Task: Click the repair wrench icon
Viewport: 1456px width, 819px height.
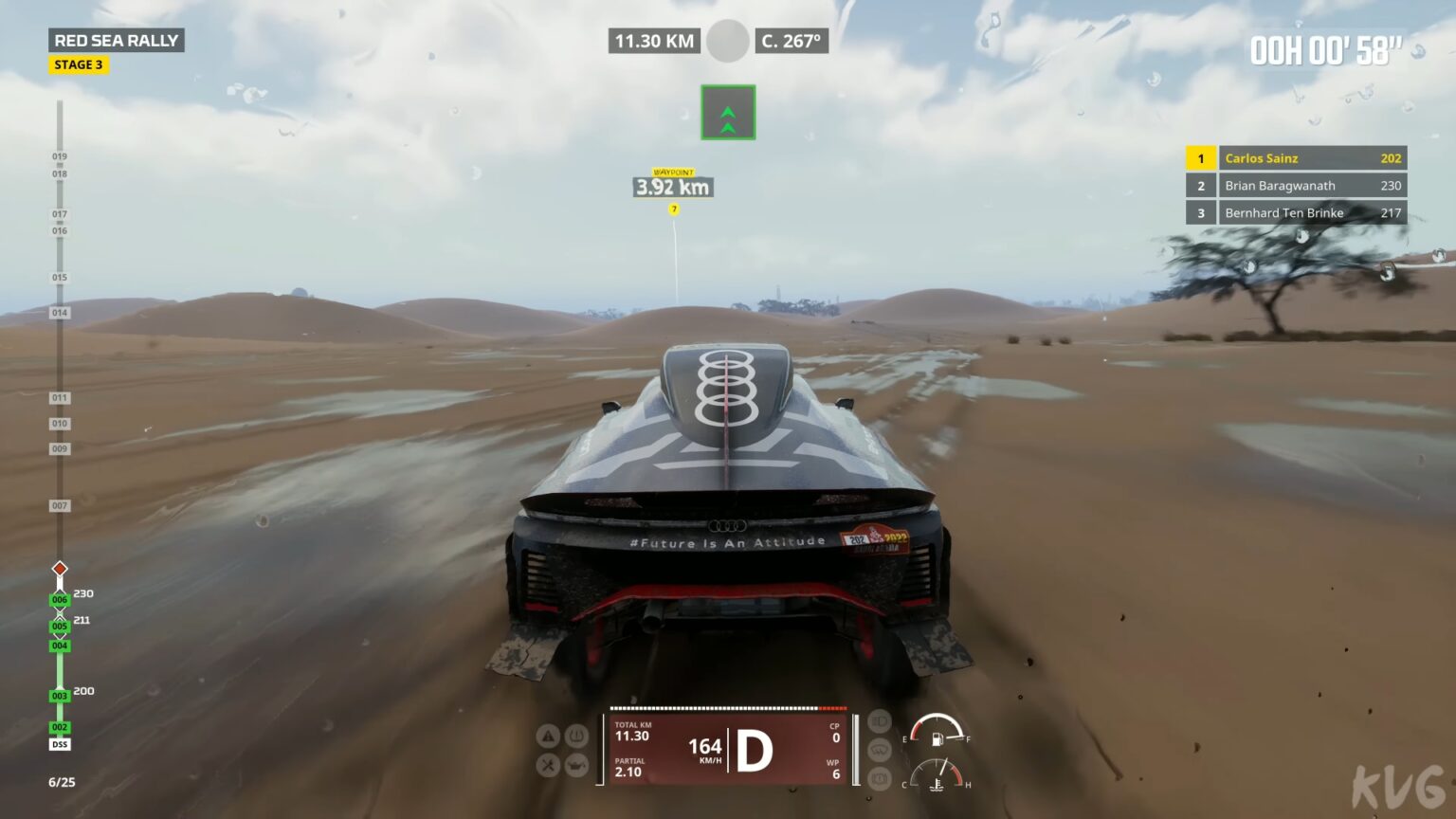Action: tap(548, 763)
